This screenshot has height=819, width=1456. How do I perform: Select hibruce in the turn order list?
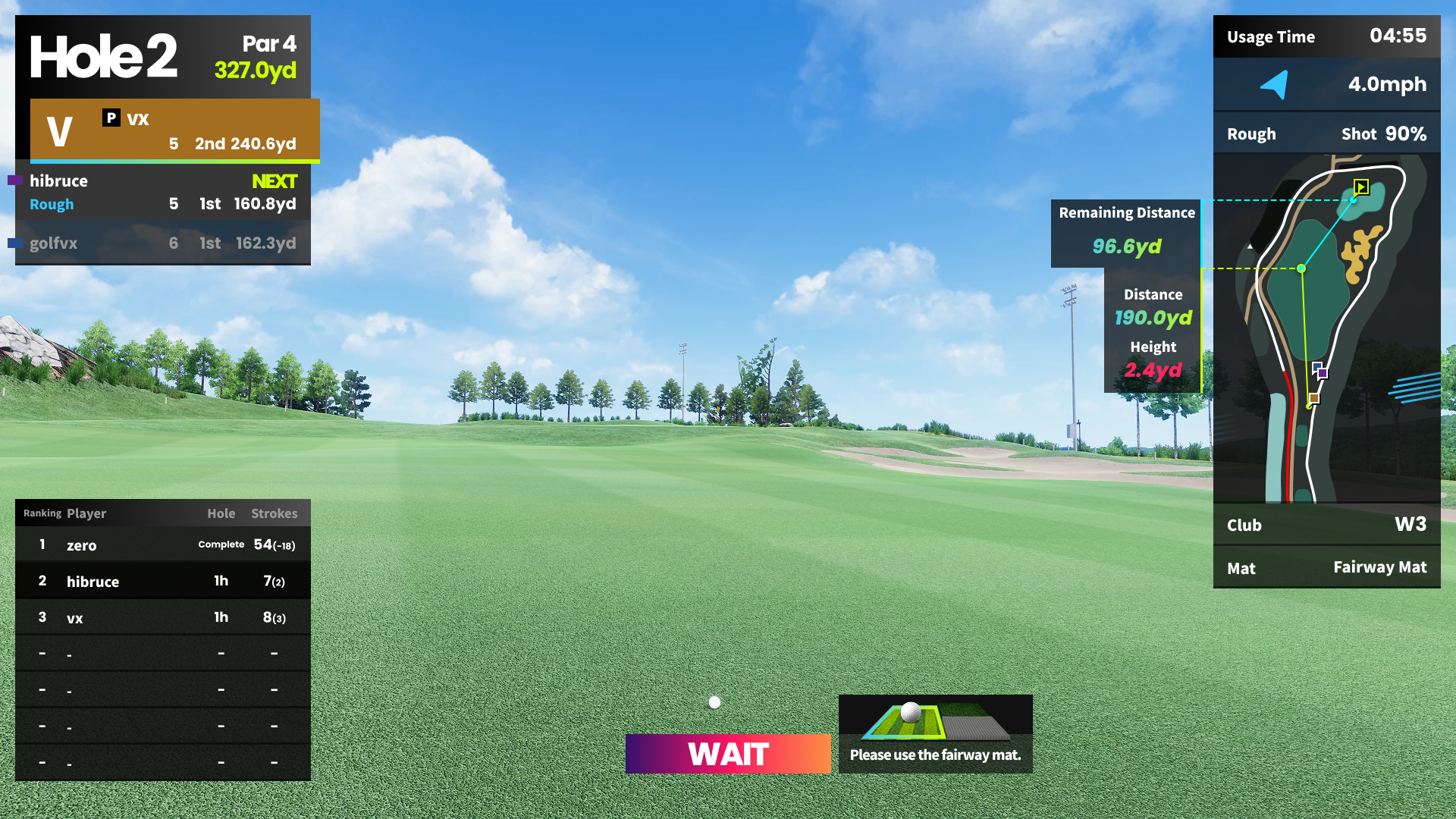162,193
